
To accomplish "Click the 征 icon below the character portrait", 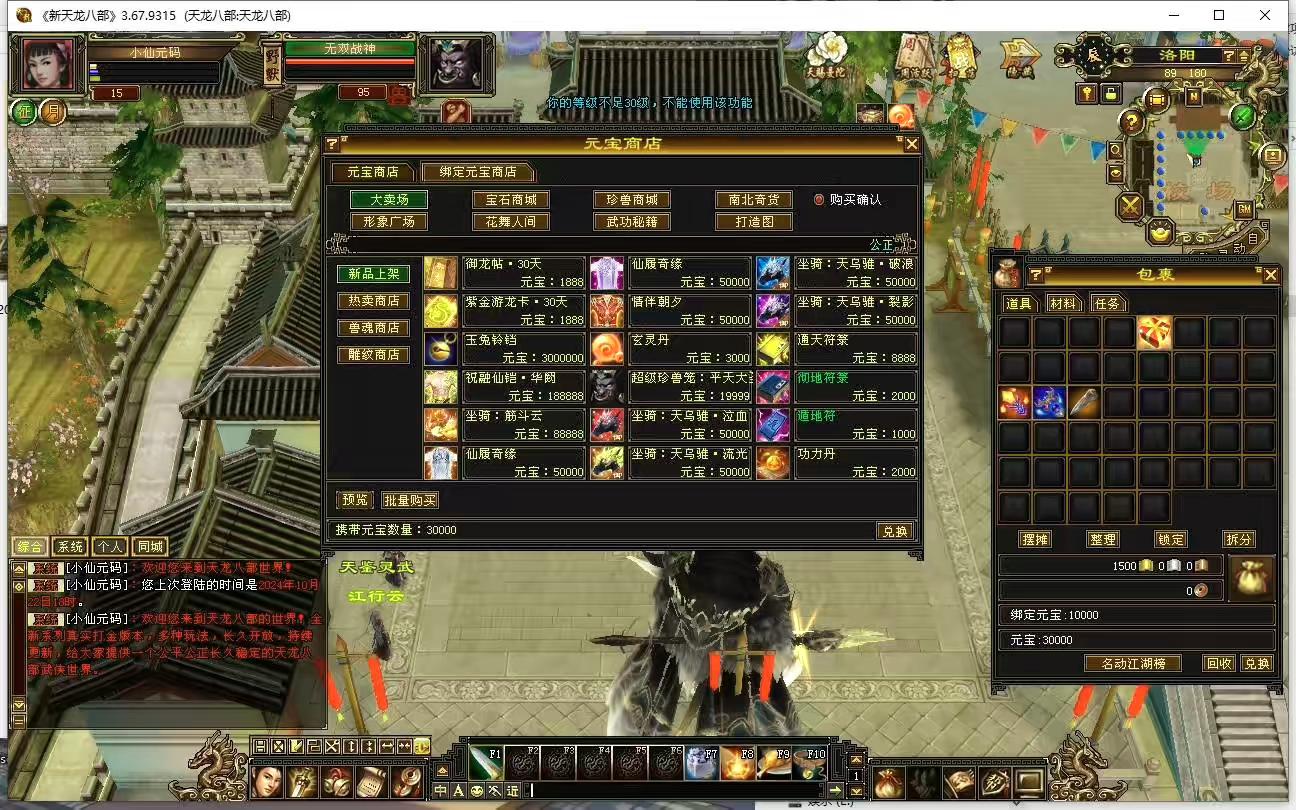I will point(23,111).
